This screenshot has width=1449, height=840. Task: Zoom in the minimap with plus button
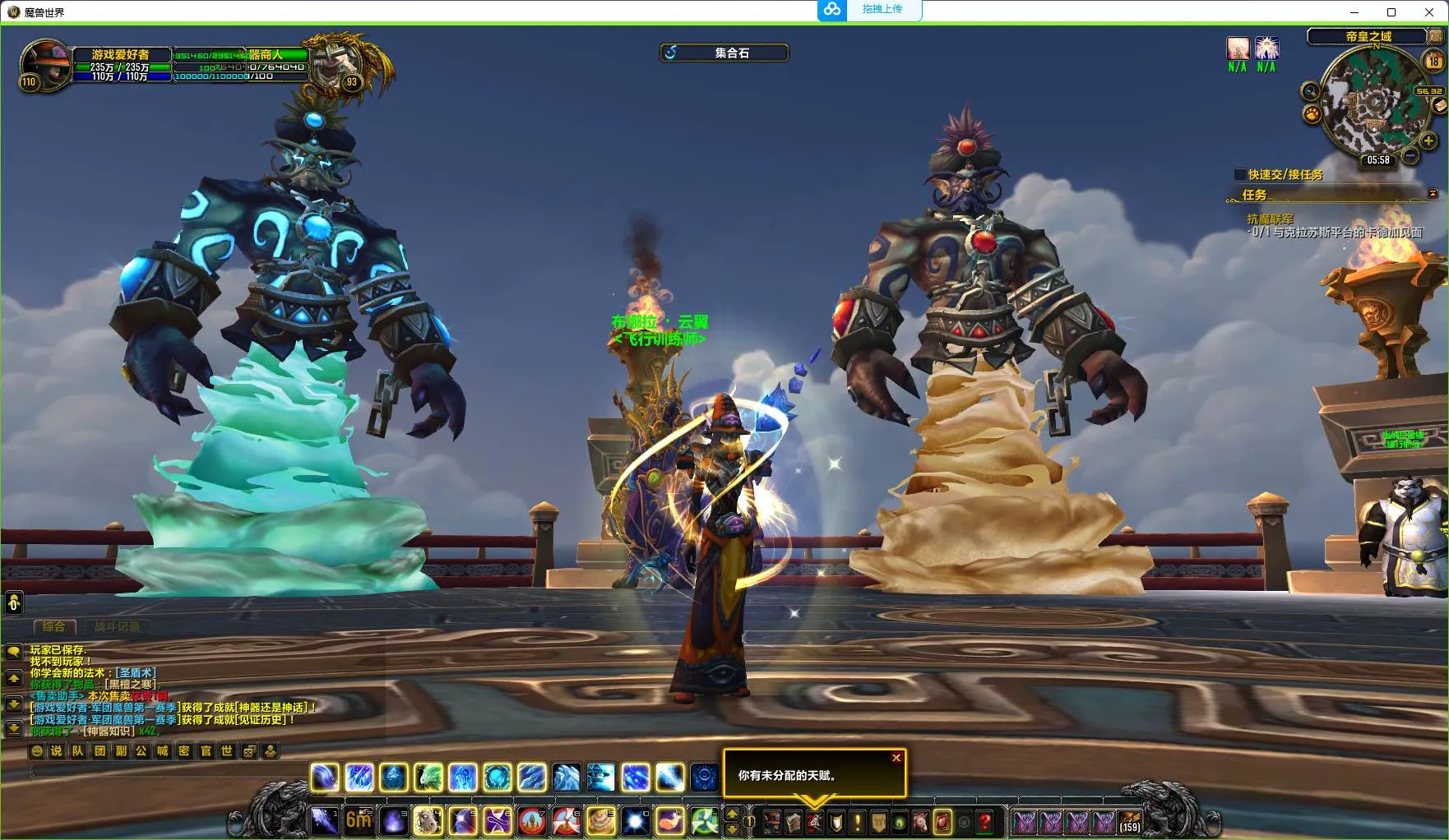tap(1428, 141)
